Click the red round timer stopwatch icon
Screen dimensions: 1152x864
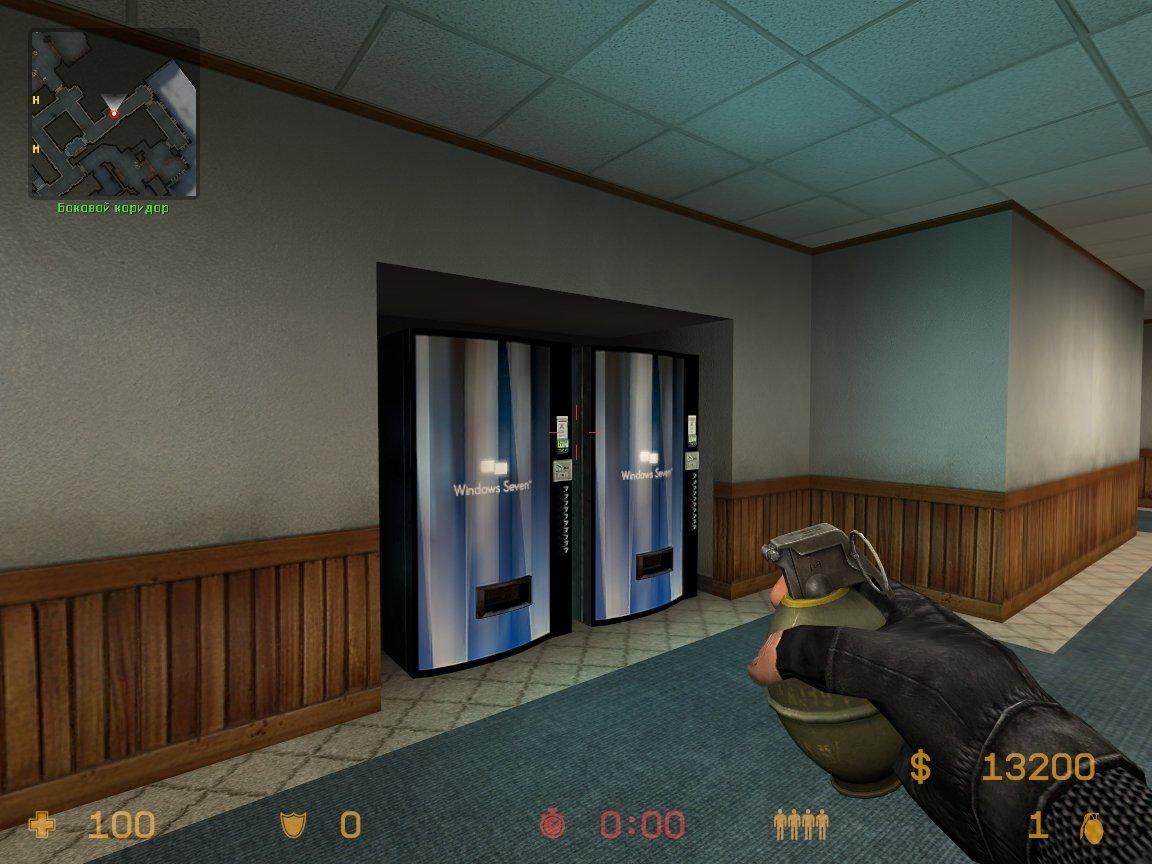552,824
